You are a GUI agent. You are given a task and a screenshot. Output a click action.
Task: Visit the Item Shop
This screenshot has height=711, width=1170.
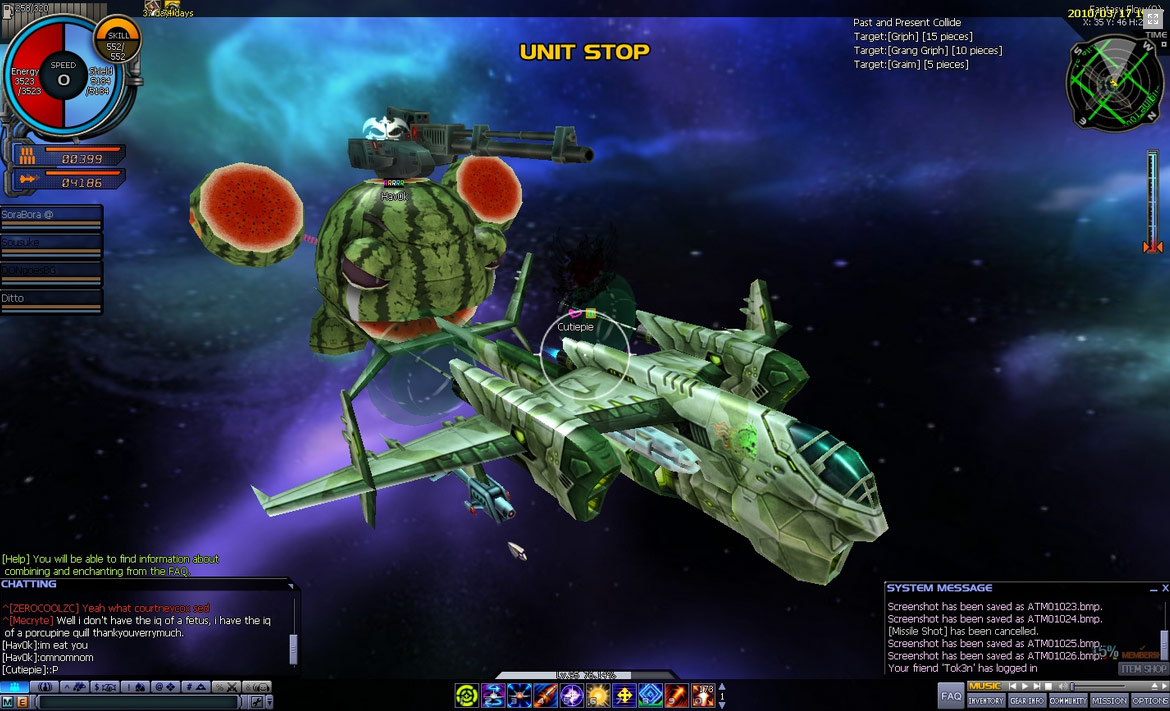(x=1143, y=669)
